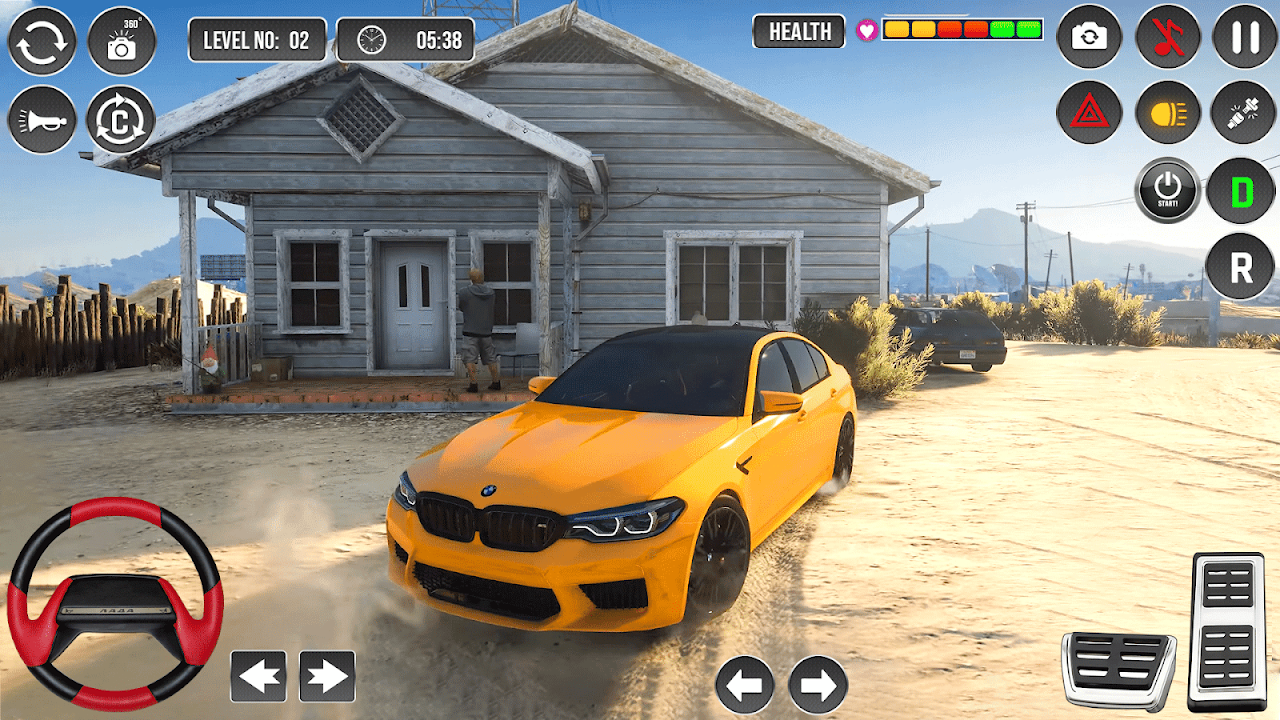Grab the red steering wheel
Viewport: 1280px width, 720px height.
tap(115, 604)
